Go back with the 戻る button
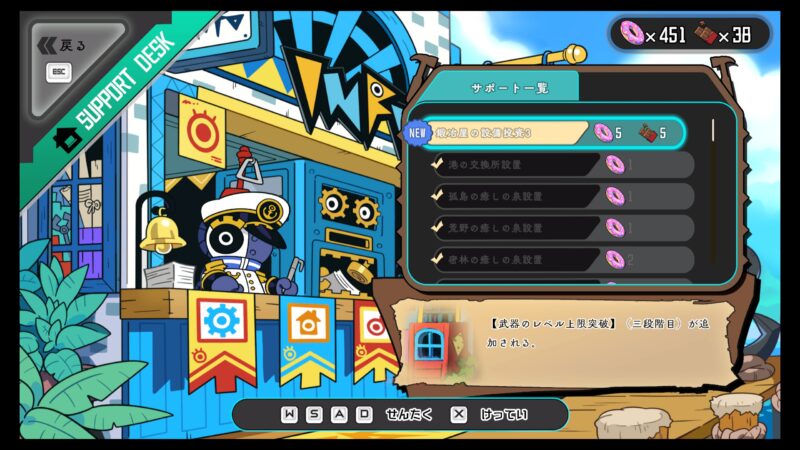800x450 pixels. click(x=65, y=46)
